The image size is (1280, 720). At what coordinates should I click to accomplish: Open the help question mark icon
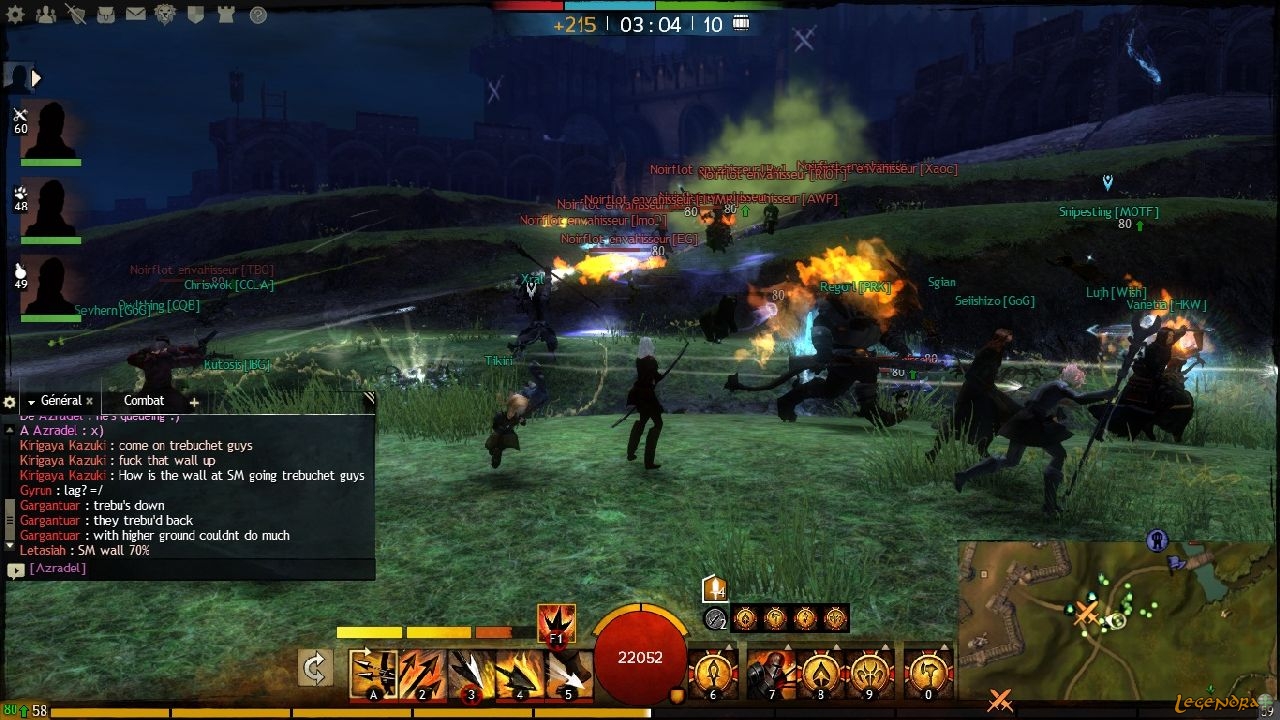coord(258,14)
